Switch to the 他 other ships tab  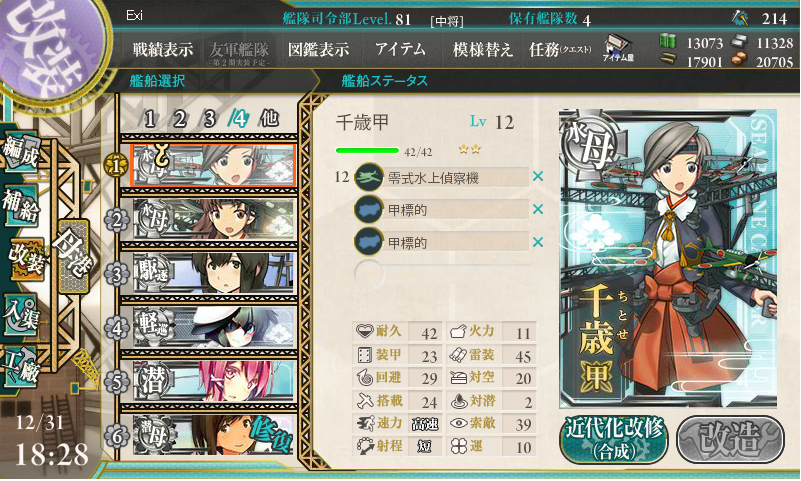(x=269, y=118)
